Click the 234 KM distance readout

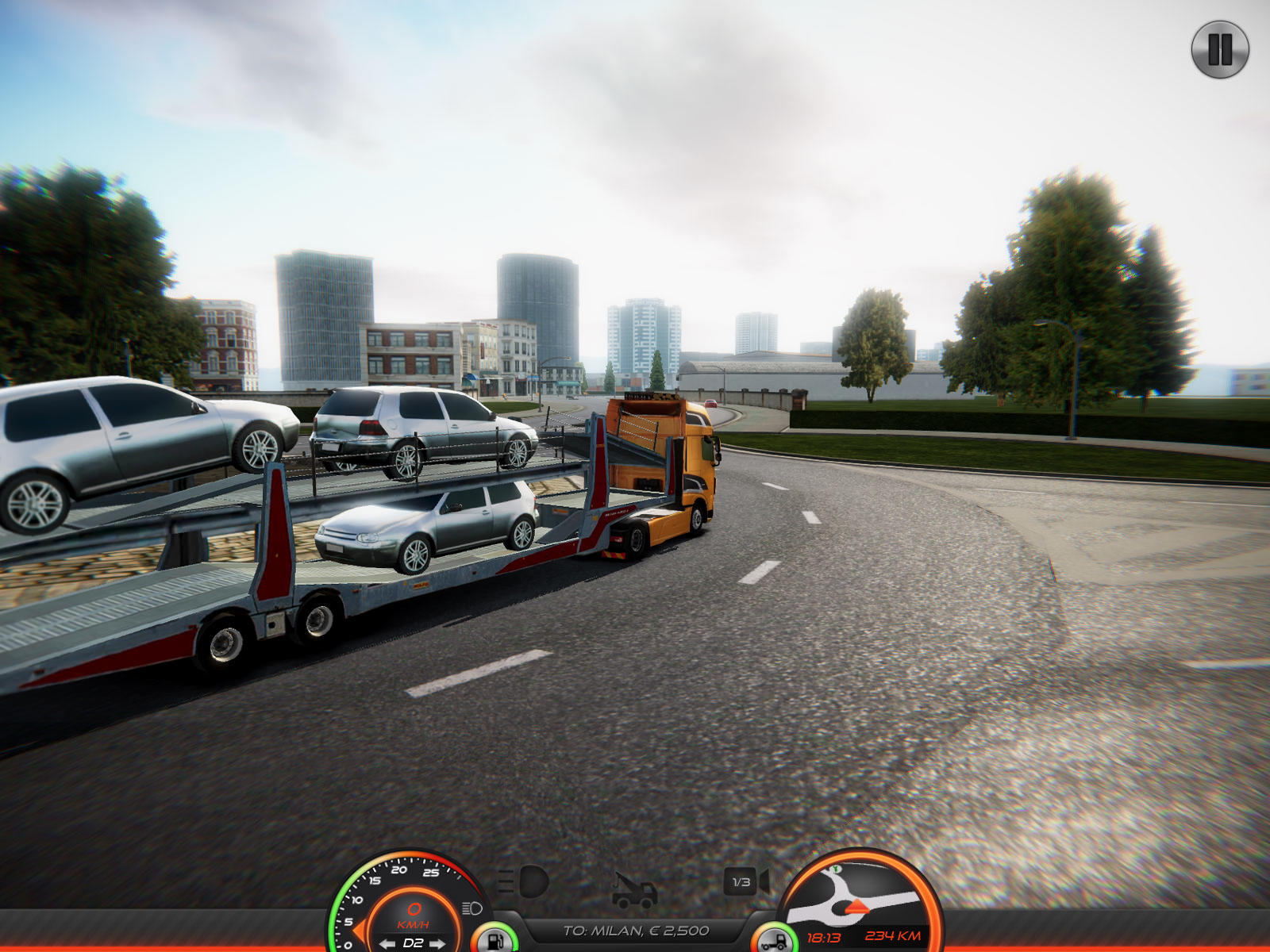pos(893,937)
